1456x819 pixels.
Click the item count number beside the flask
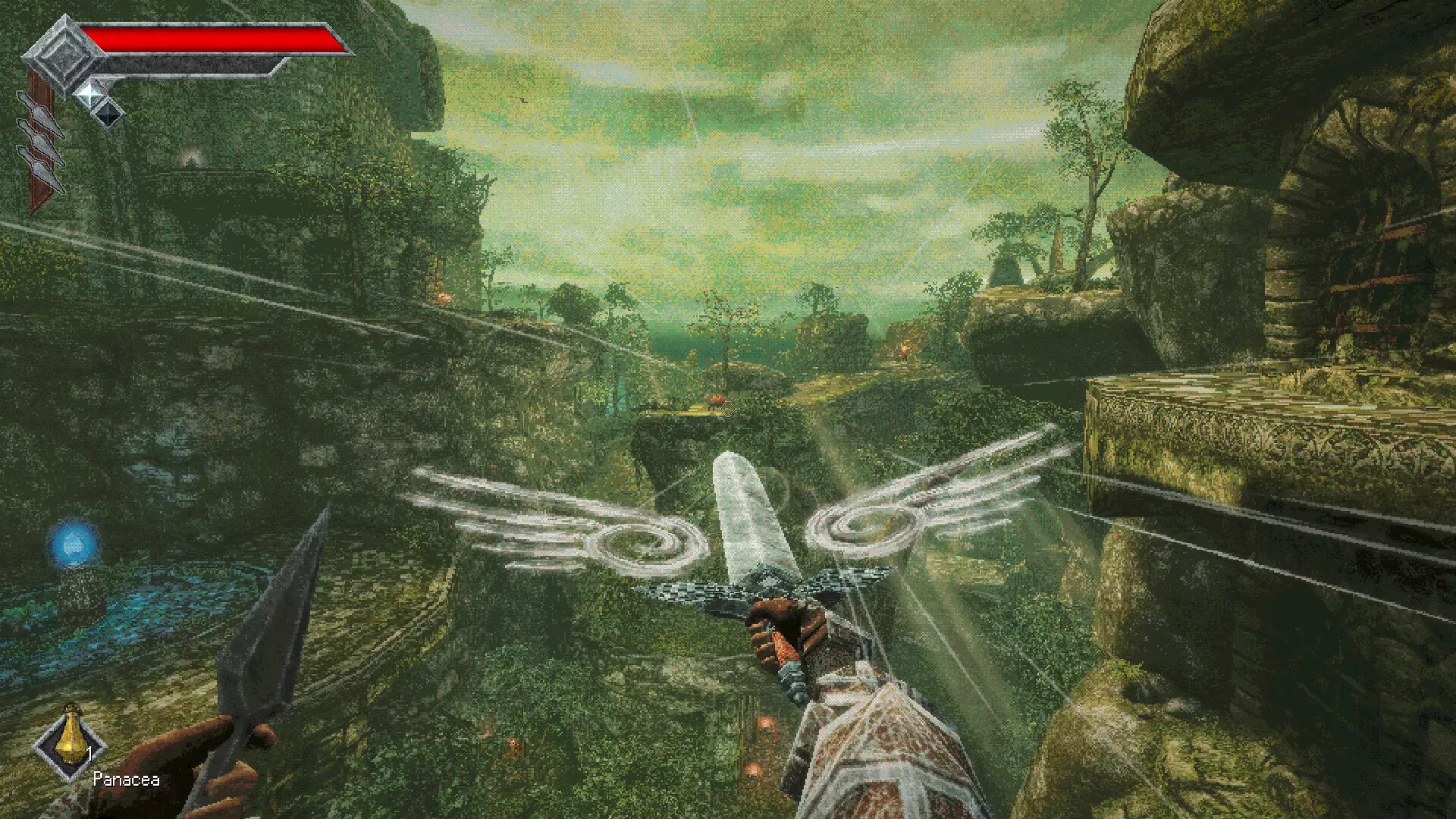89,754
